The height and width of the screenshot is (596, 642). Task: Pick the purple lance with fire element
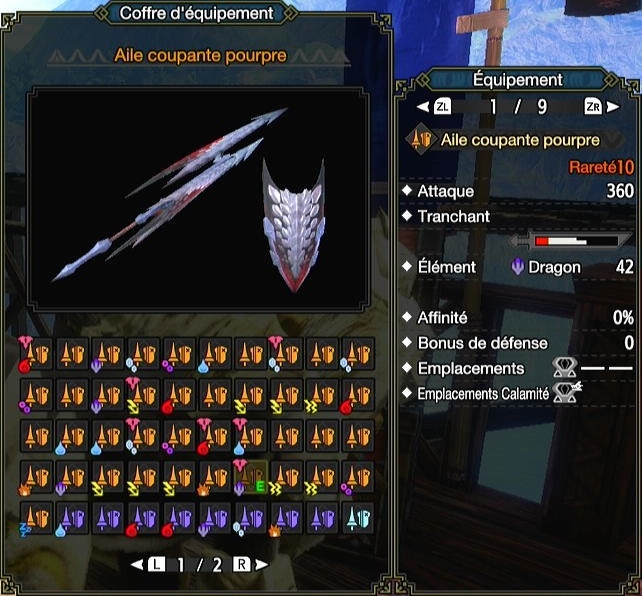click(x=285, y=517)
